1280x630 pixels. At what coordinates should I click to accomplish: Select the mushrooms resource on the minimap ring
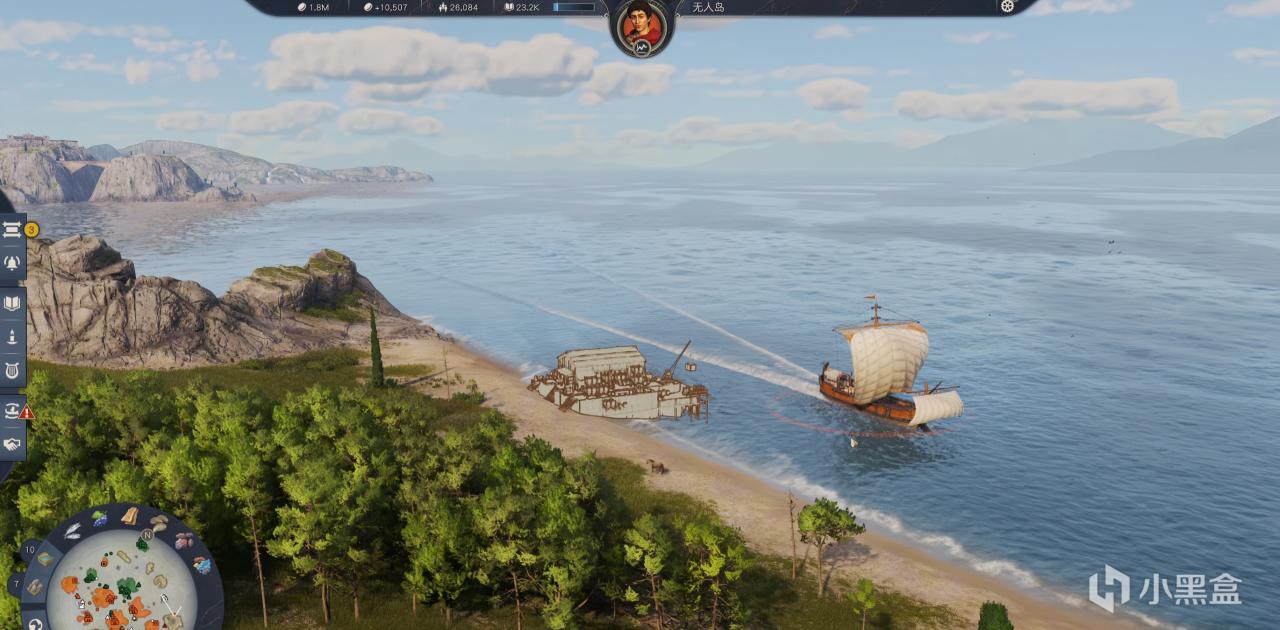pyautogui.click(x=159, y=522)
